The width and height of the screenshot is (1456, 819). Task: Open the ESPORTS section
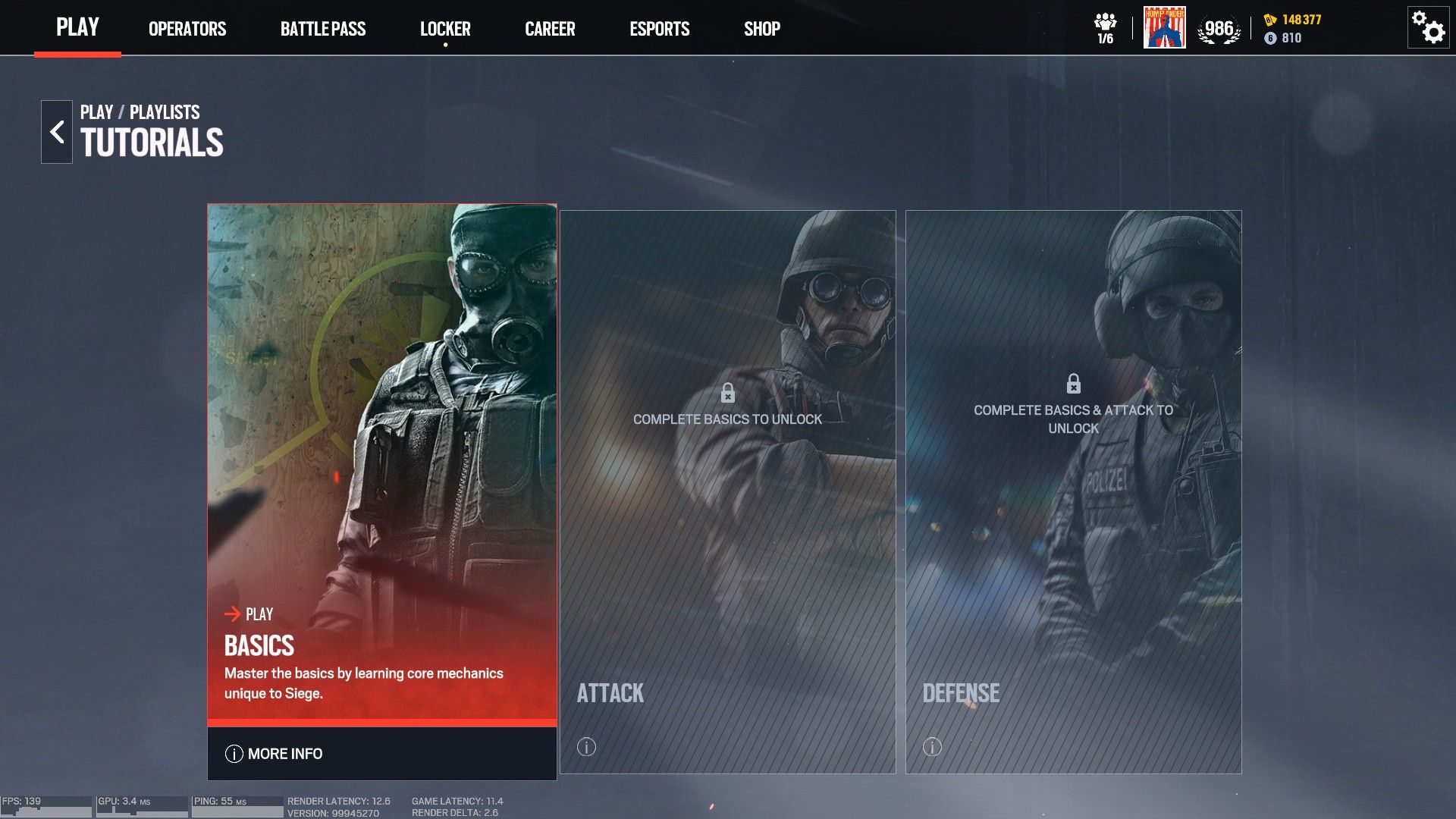tap(659, 29)
